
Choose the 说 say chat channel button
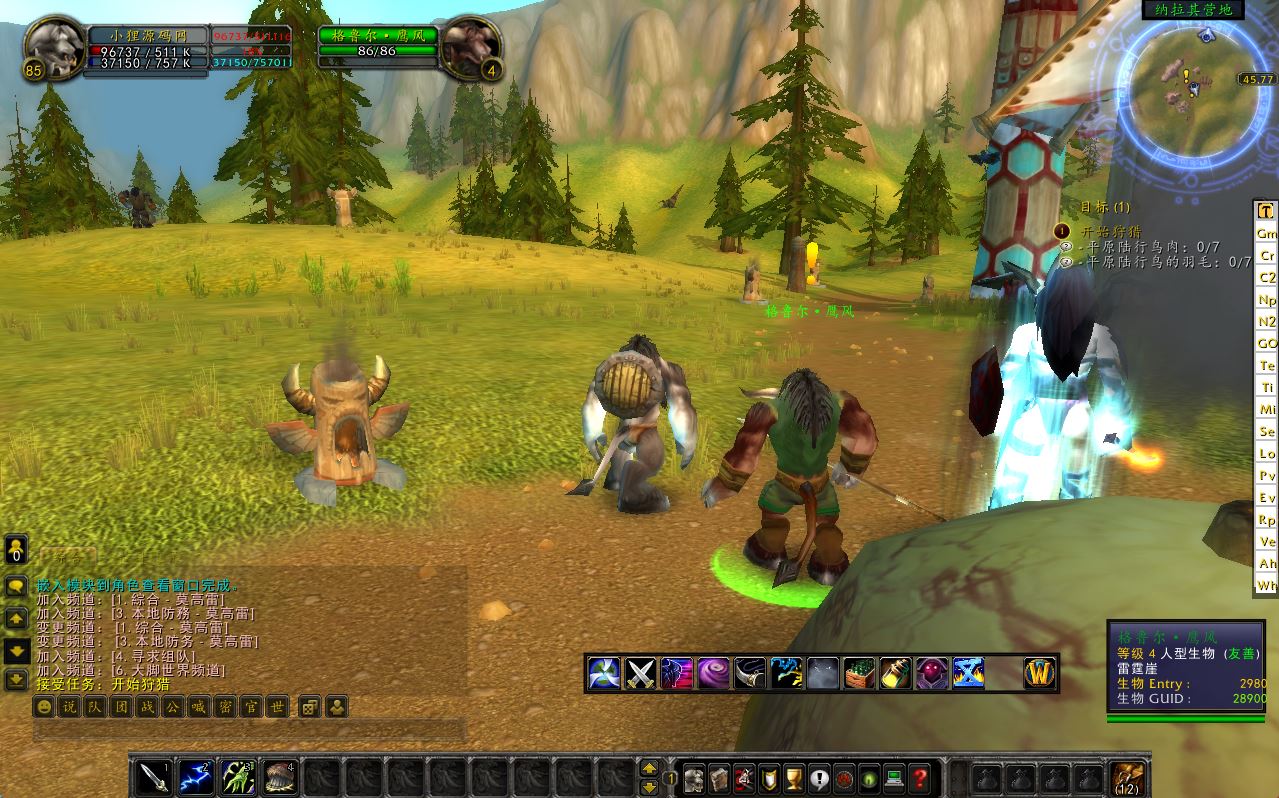[69, 707]
